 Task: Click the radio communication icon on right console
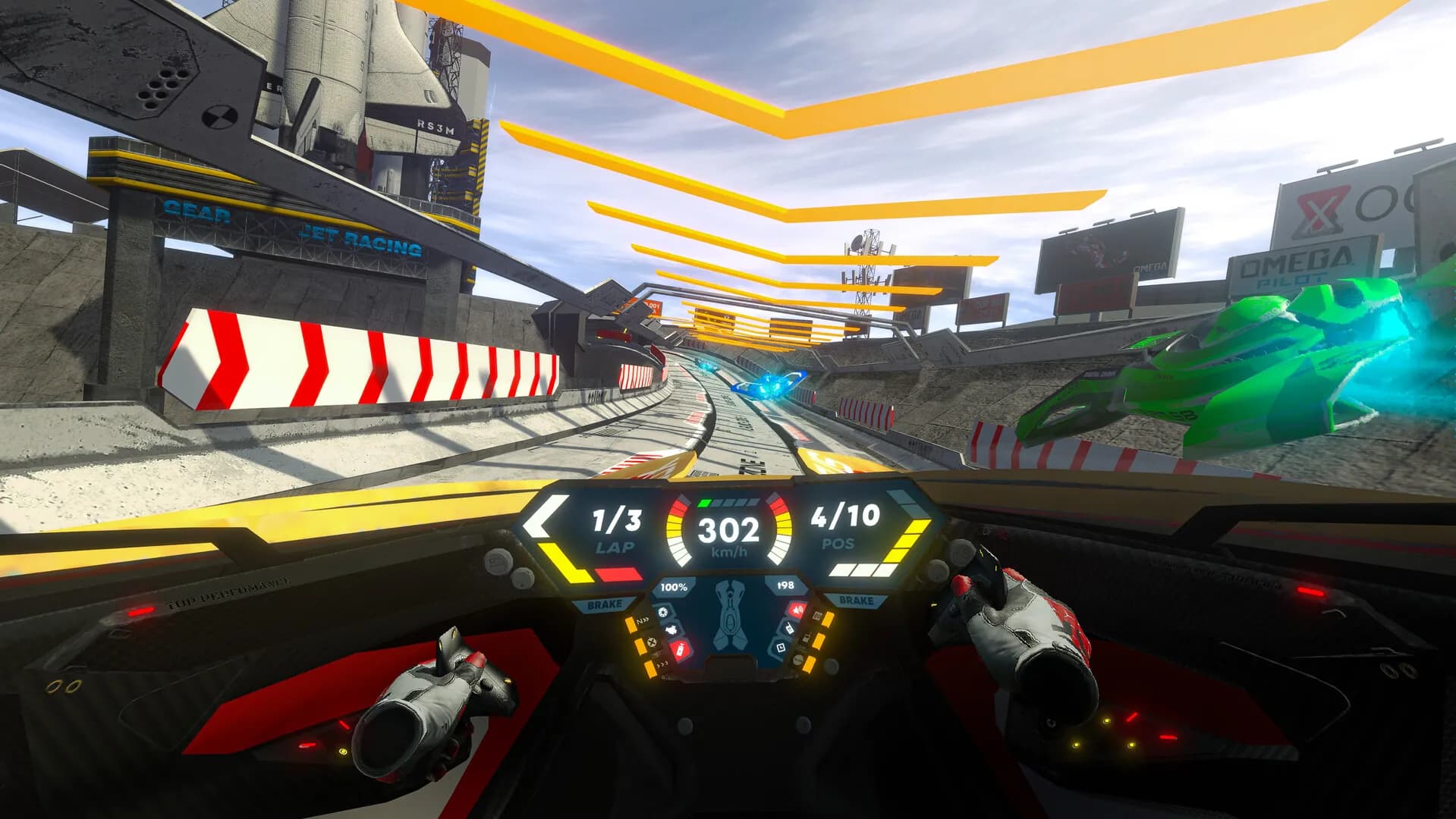(x=788, y=629)
